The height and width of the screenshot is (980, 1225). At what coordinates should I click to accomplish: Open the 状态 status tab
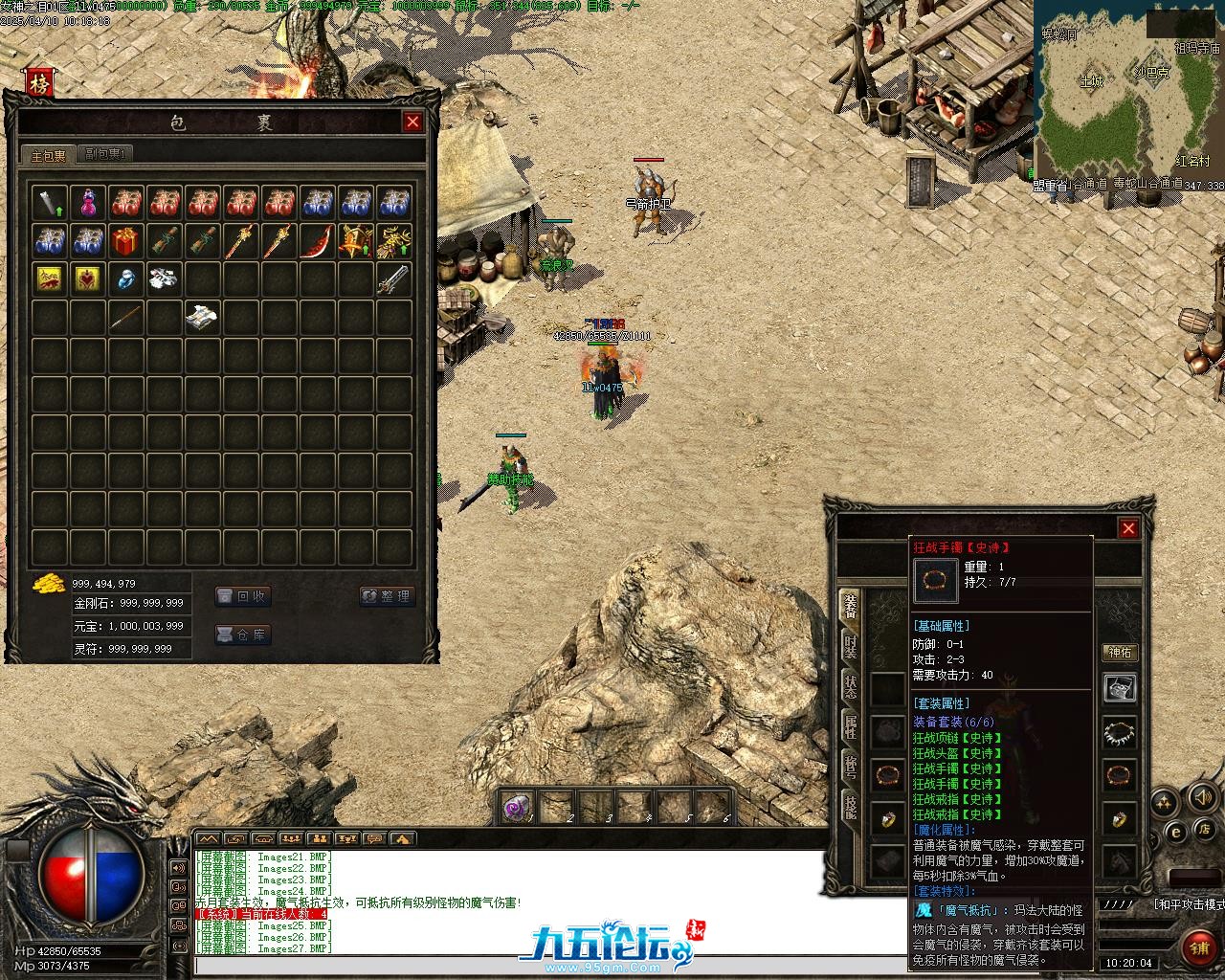point(849,686)
